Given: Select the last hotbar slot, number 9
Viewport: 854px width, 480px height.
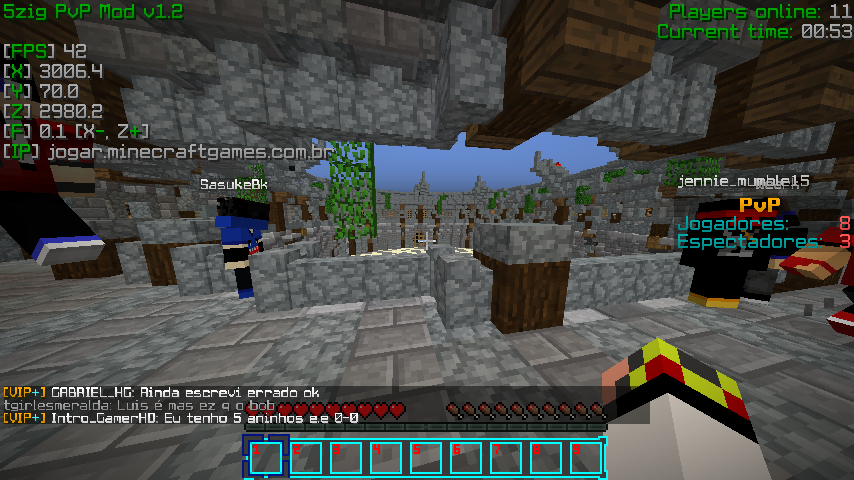Looking at the screenshot, I should tap(585, 457).
